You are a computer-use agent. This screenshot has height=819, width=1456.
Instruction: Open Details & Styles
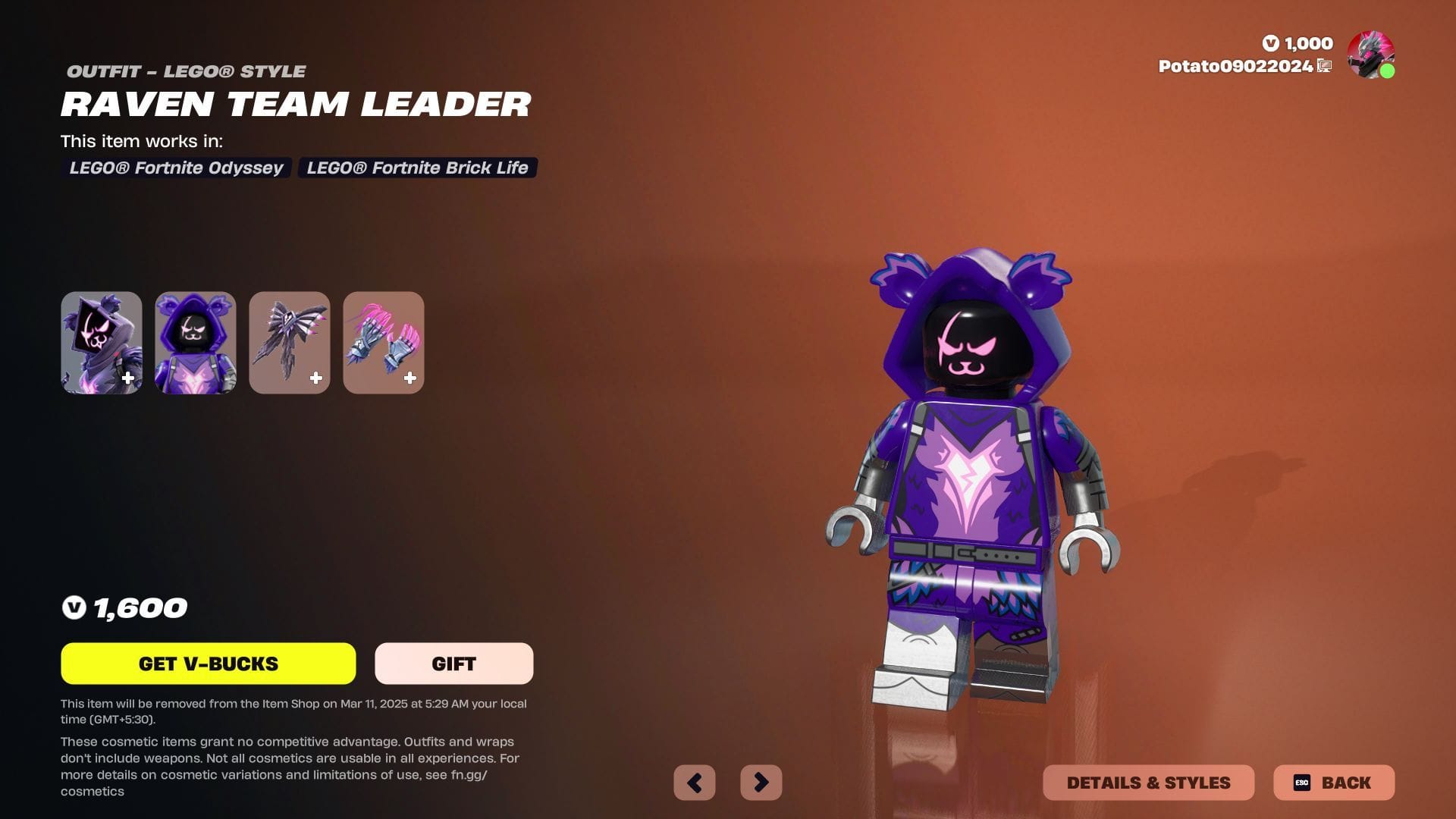point(1147,783)
